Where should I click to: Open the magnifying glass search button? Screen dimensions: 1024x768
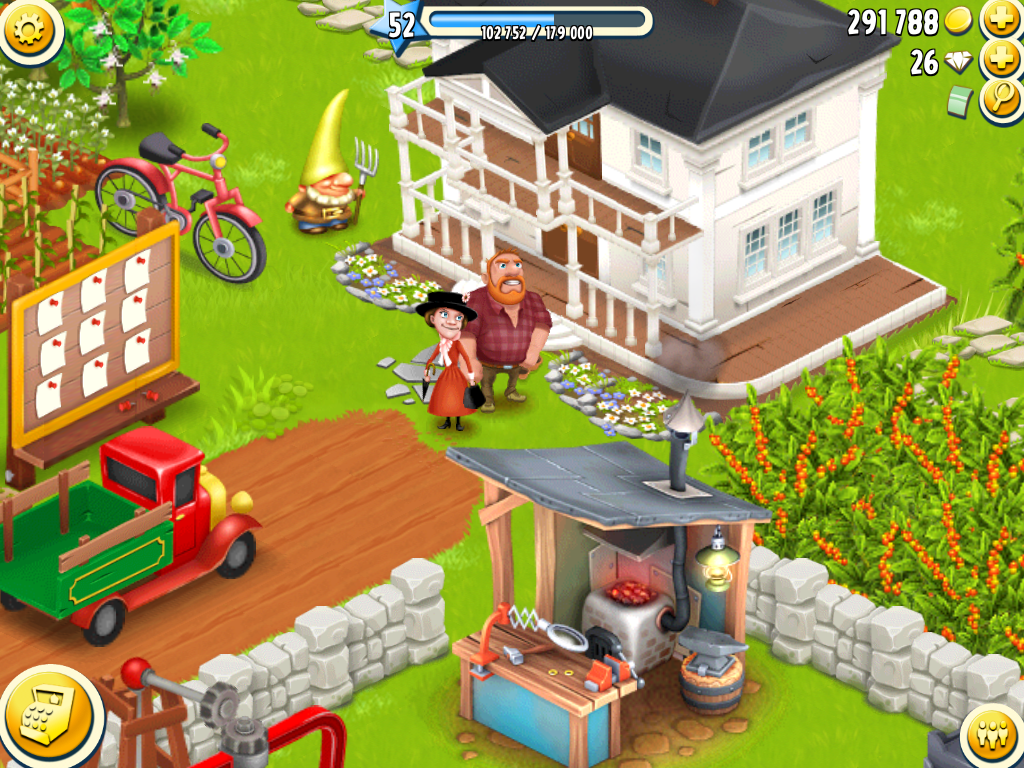1000,101
